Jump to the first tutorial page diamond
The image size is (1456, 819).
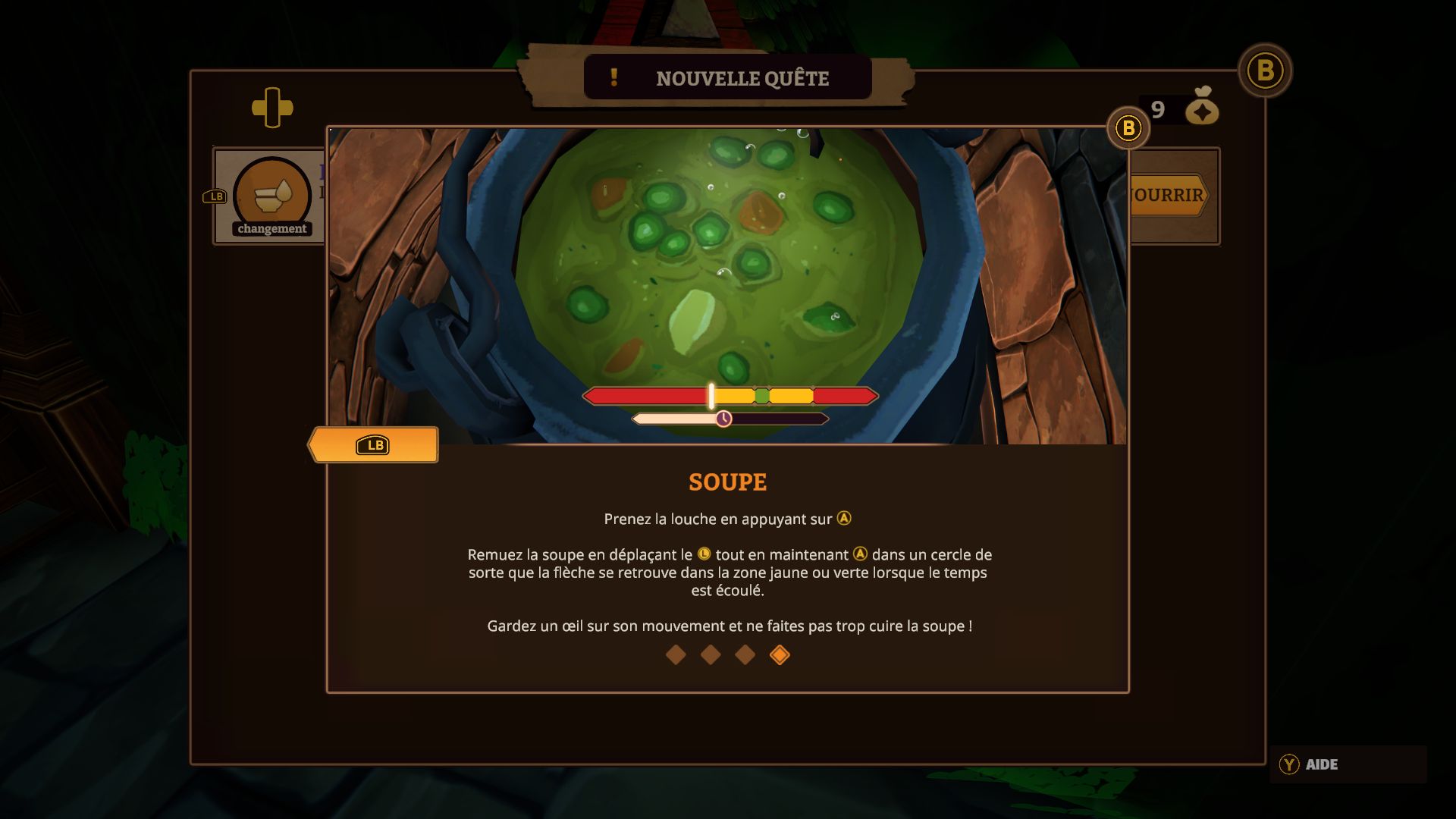[676, 655]
